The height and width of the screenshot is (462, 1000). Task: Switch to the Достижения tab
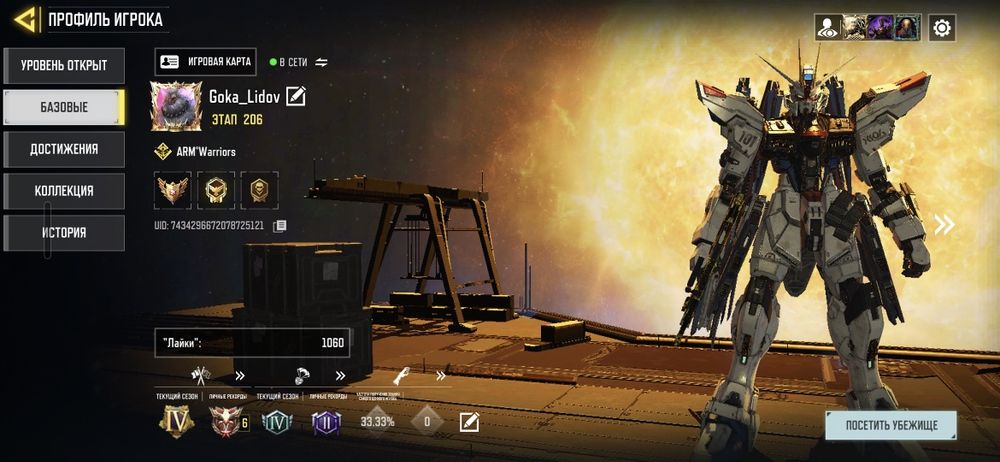[x=64, y=149]
